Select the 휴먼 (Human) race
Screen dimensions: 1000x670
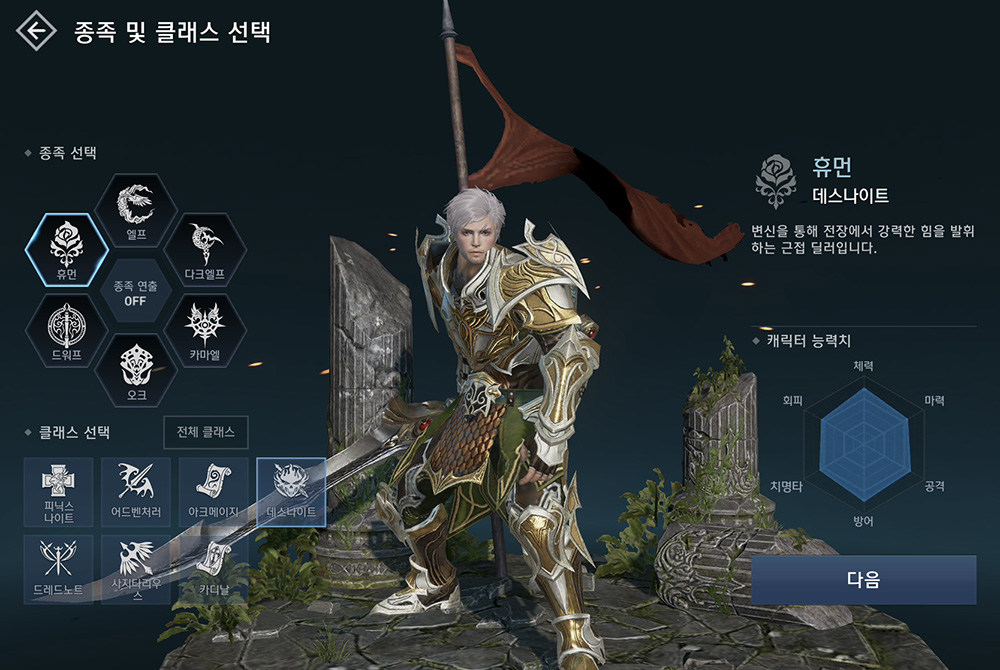[x=66, y=249]
